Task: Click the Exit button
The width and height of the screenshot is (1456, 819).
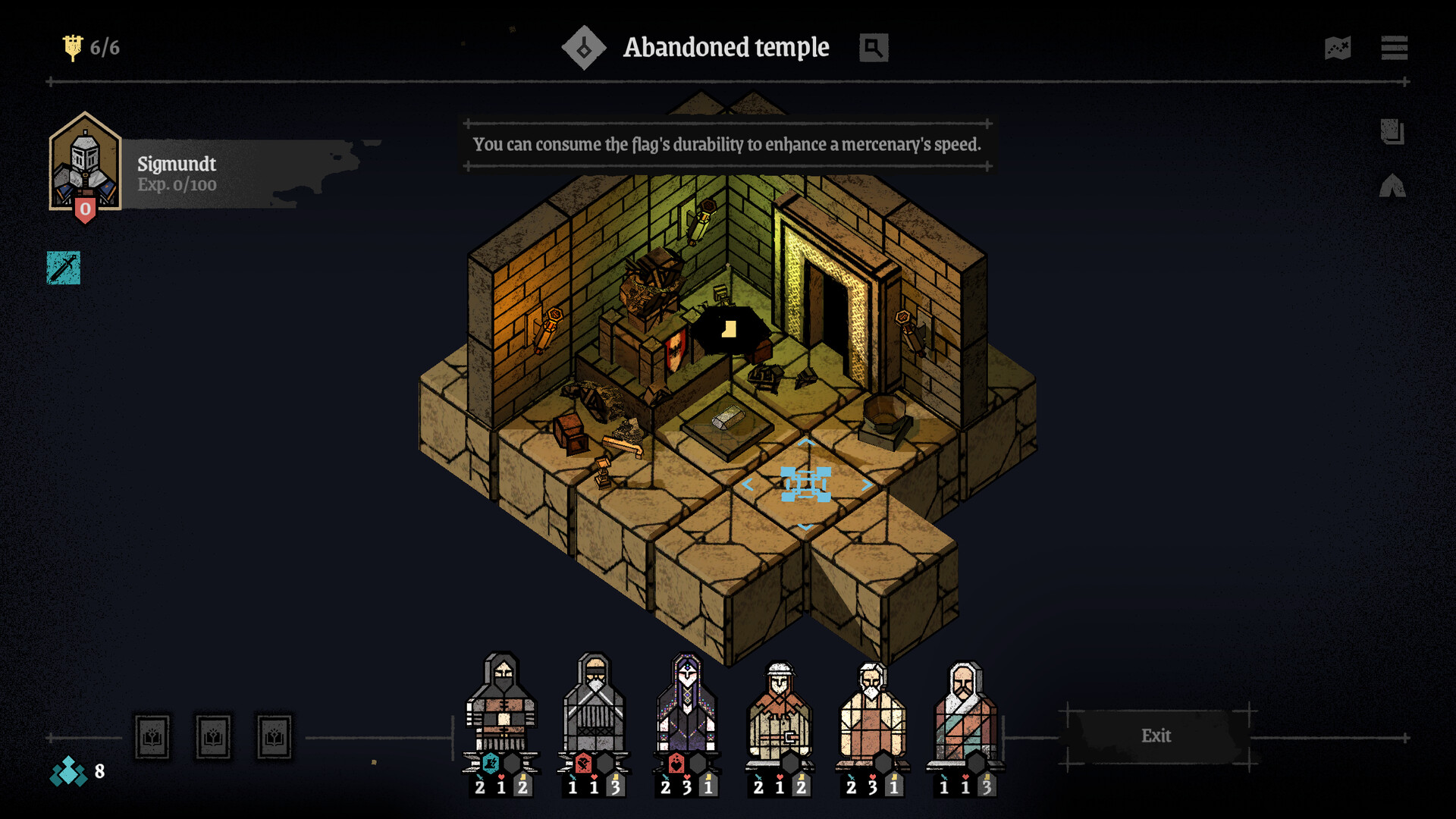Action: 1156,736
